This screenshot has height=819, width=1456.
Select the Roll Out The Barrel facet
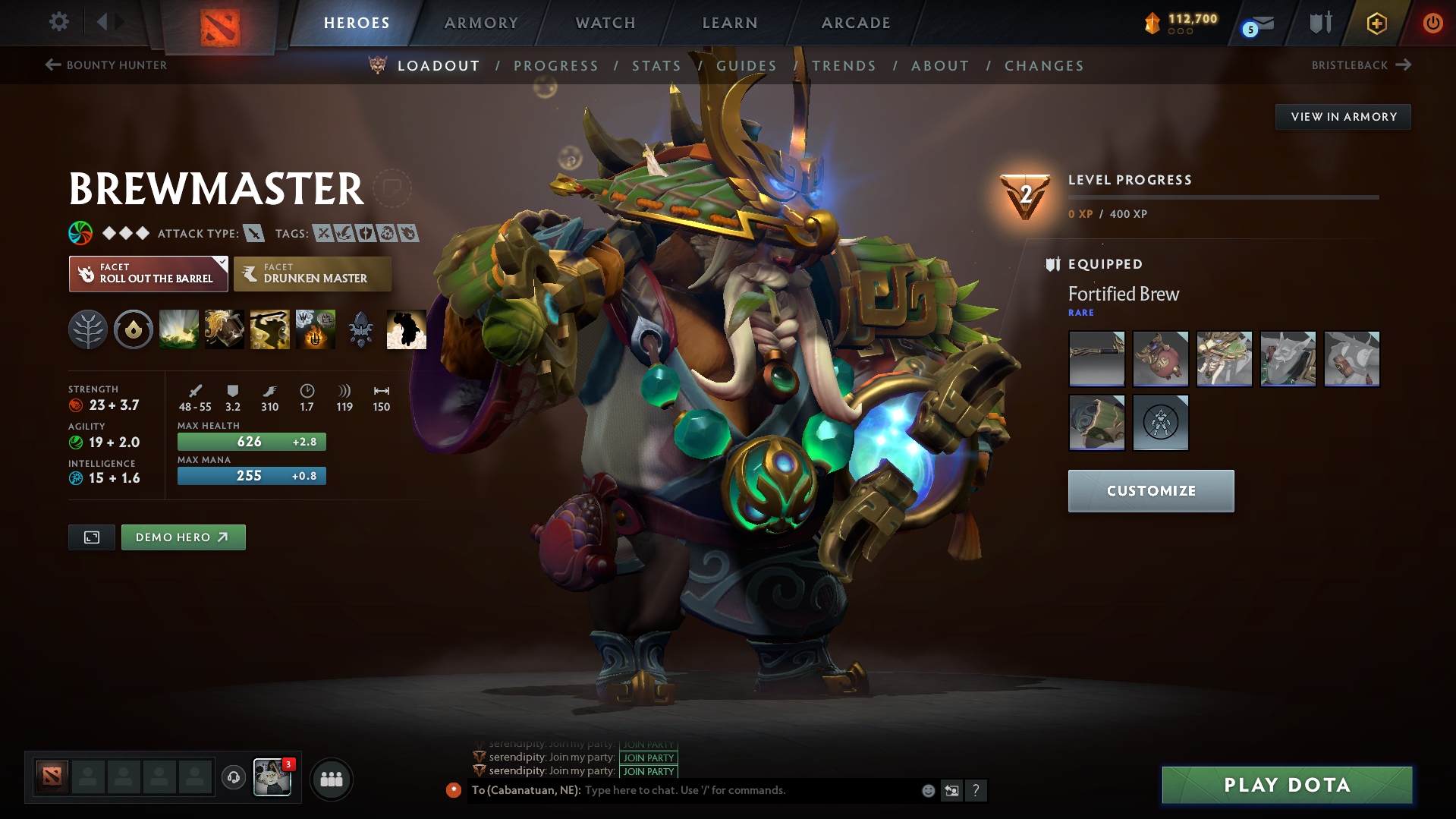tap(148, 273)
